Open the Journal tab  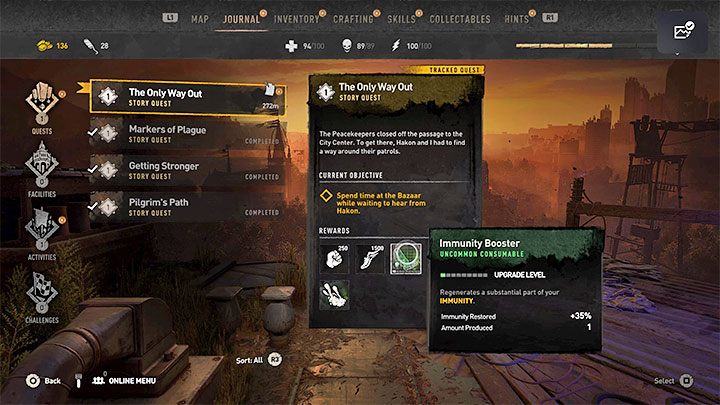241,18
